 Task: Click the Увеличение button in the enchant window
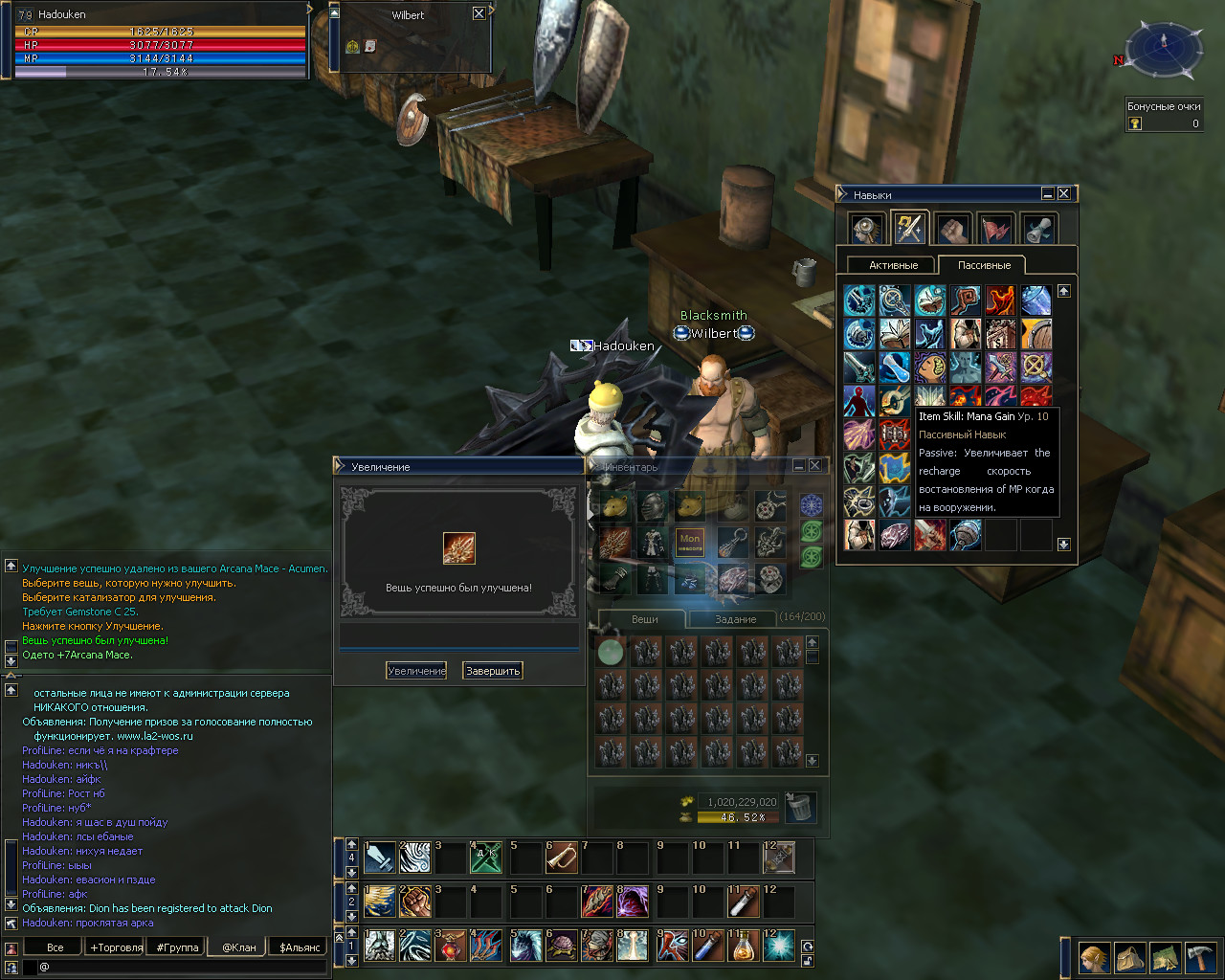pyautogui.click(x=416, y=671)
